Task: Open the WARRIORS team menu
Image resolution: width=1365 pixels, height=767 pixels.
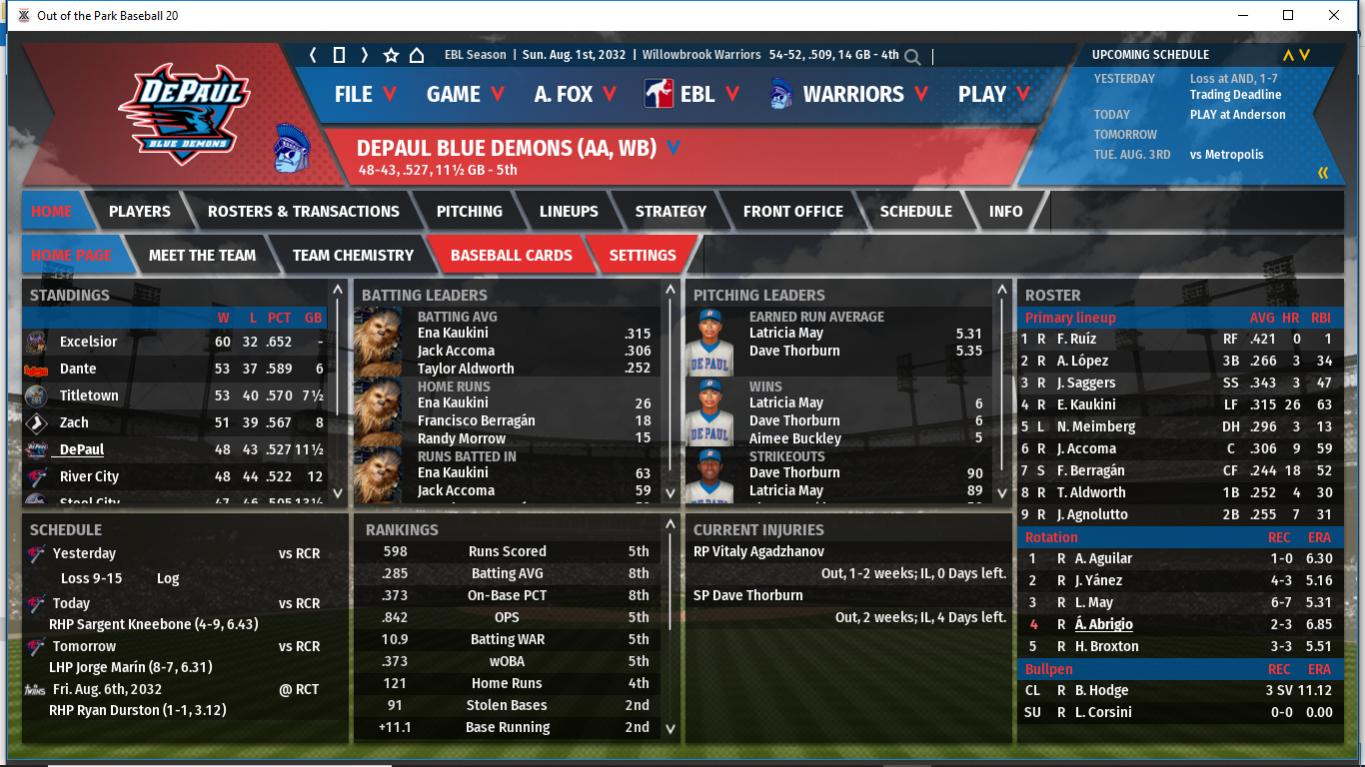Action: 850,94
